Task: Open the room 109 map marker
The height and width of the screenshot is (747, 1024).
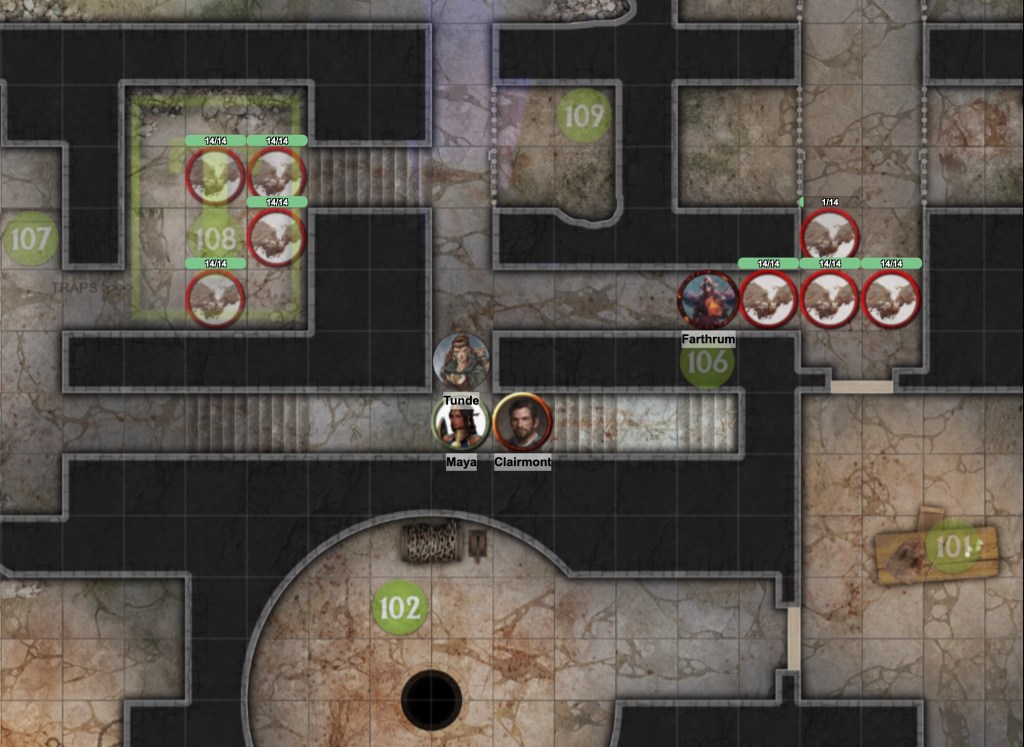Action: click(x=583, y=116)
